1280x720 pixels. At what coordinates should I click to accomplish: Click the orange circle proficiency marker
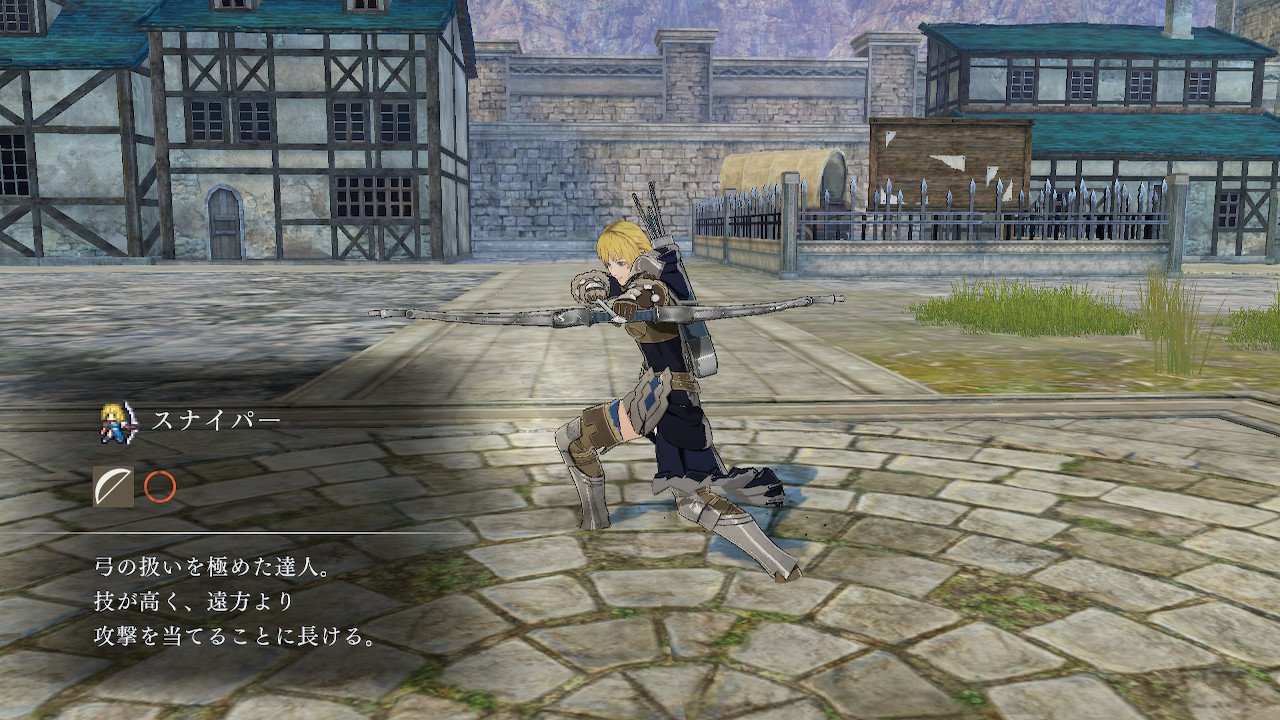(x=160, y=487)
